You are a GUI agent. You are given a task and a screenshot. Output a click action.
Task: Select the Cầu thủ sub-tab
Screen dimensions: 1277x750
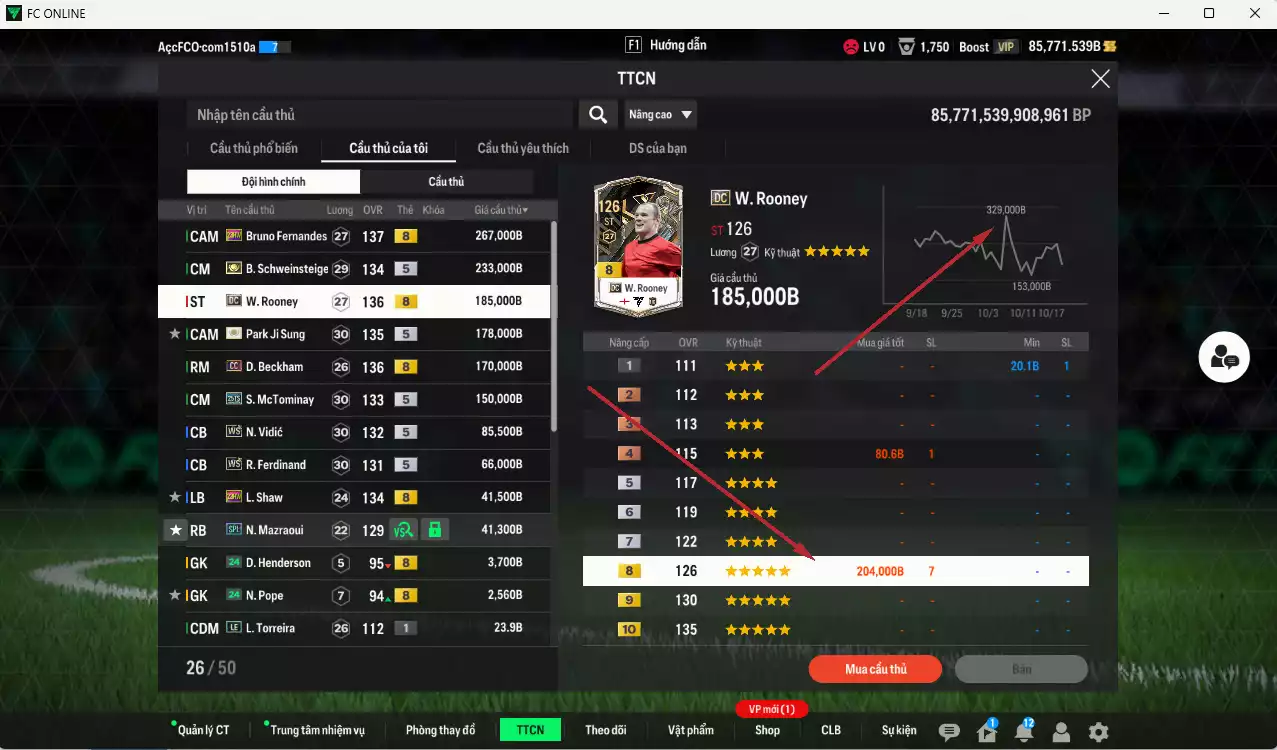pos(446,181)
